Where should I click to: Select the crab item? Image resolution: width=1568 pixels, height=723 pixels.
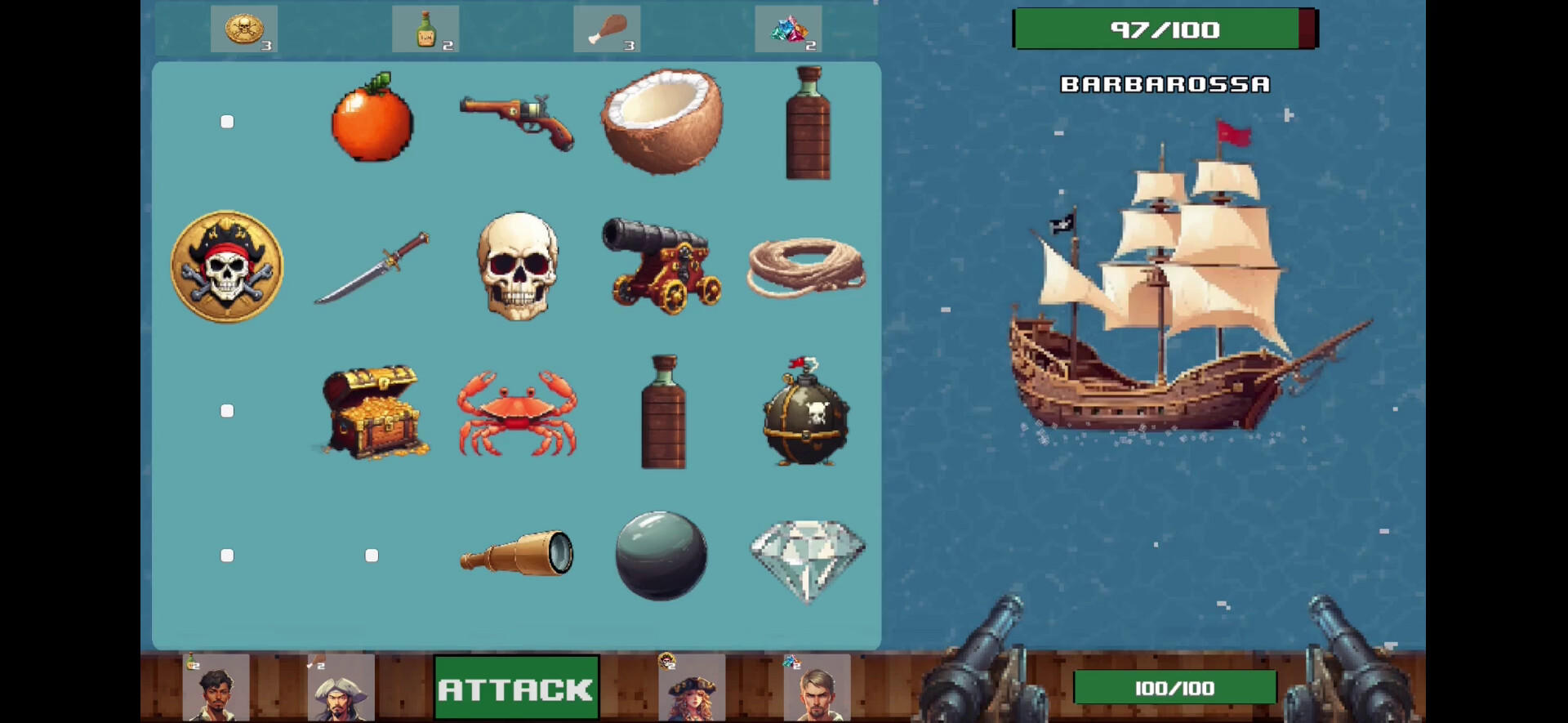click(x=517, y=413)
